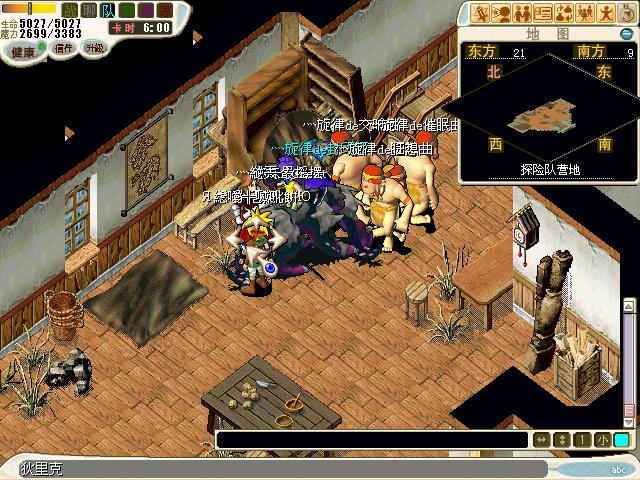This screenshot has height=480, width=640.
Task: Click the minimap camp layout display
Action: click(x=545, y=118)
